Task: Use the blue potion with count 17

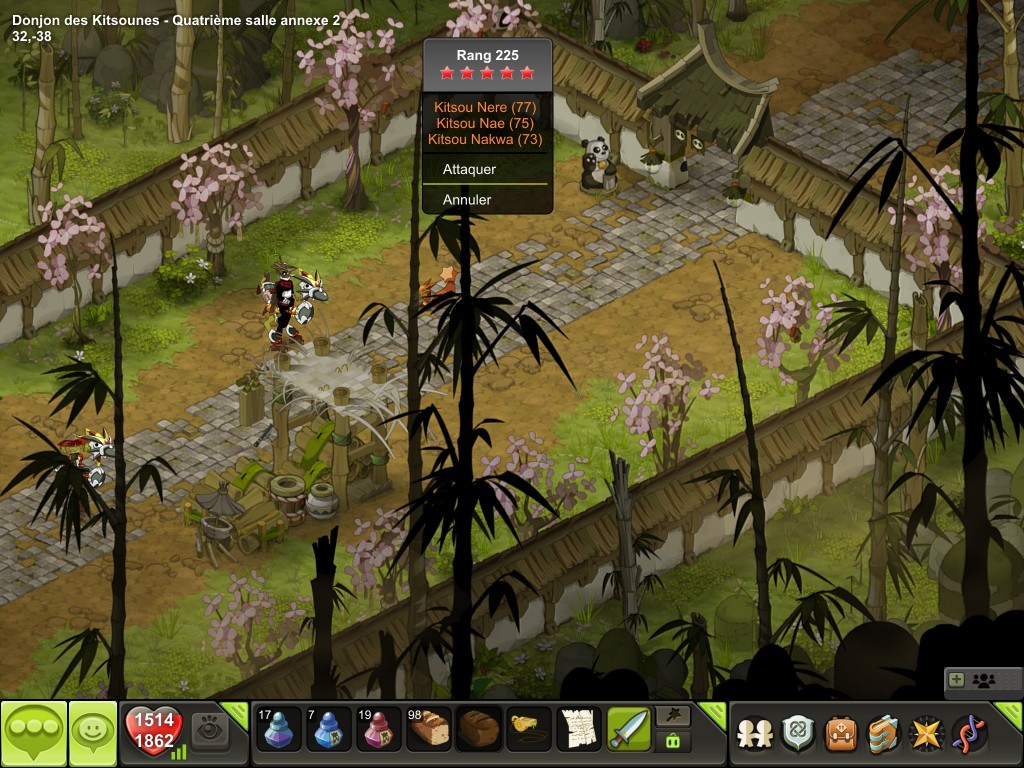Action: coord(279,730)
